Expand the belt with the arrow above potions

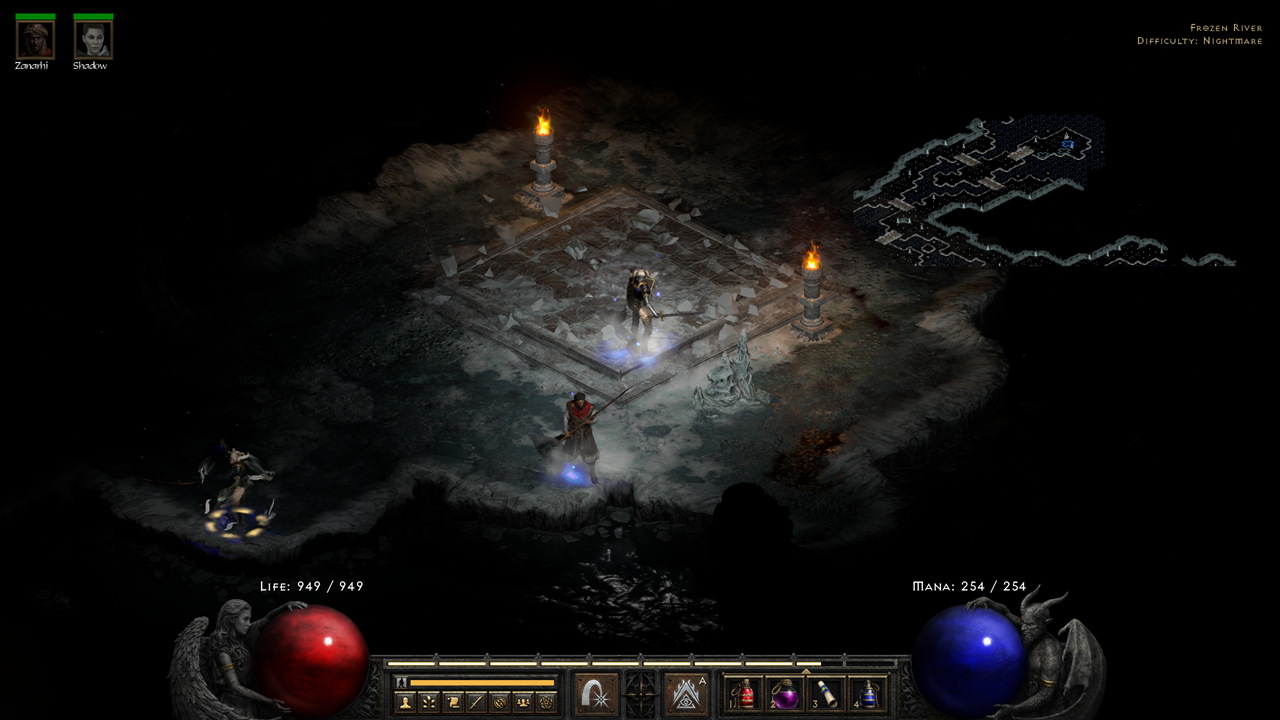click(806, 672)
